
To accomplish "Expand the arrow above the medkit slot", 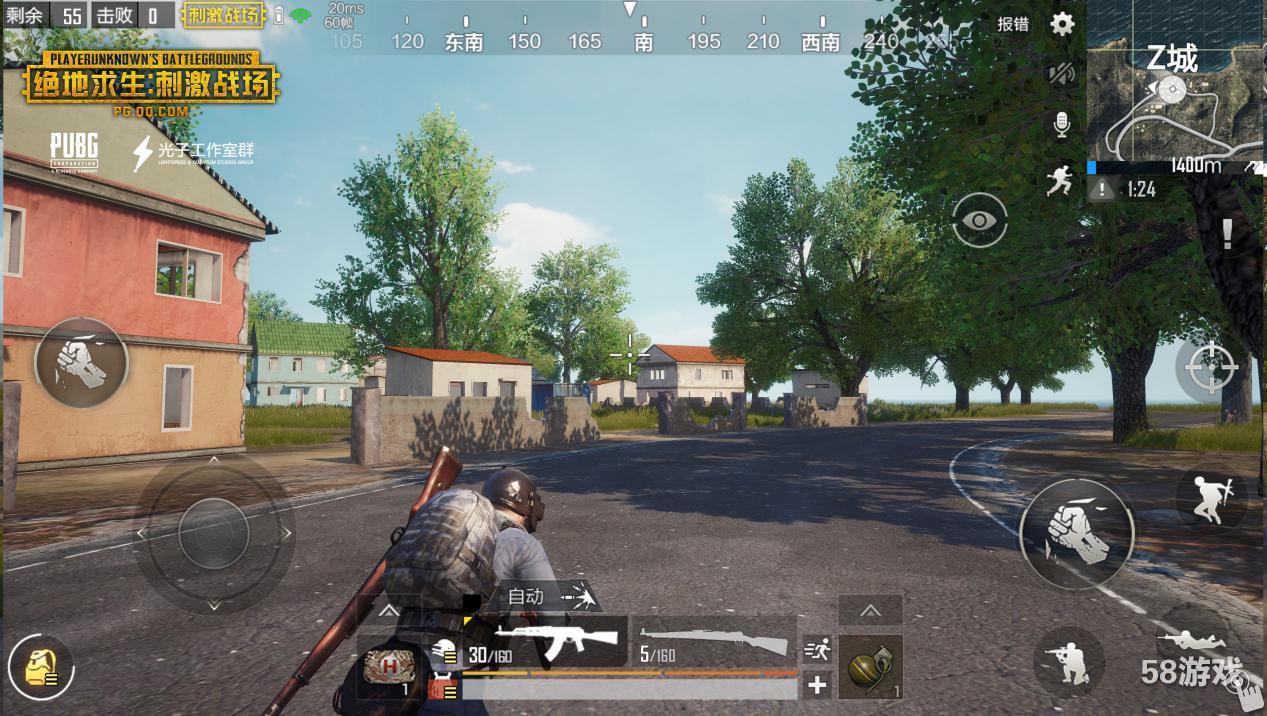I will coord(389,610).
